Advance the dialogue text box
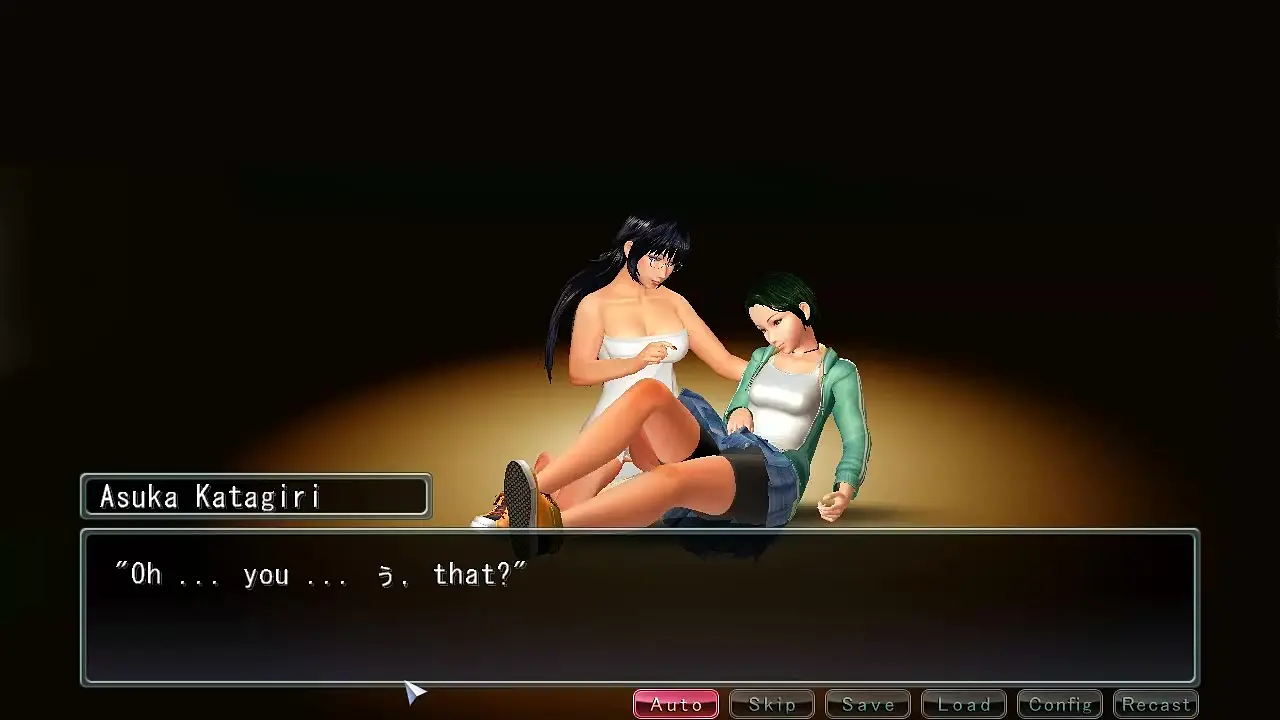Image resolution: width=1280 pixels, height=720 pixels. coord(640,608)
